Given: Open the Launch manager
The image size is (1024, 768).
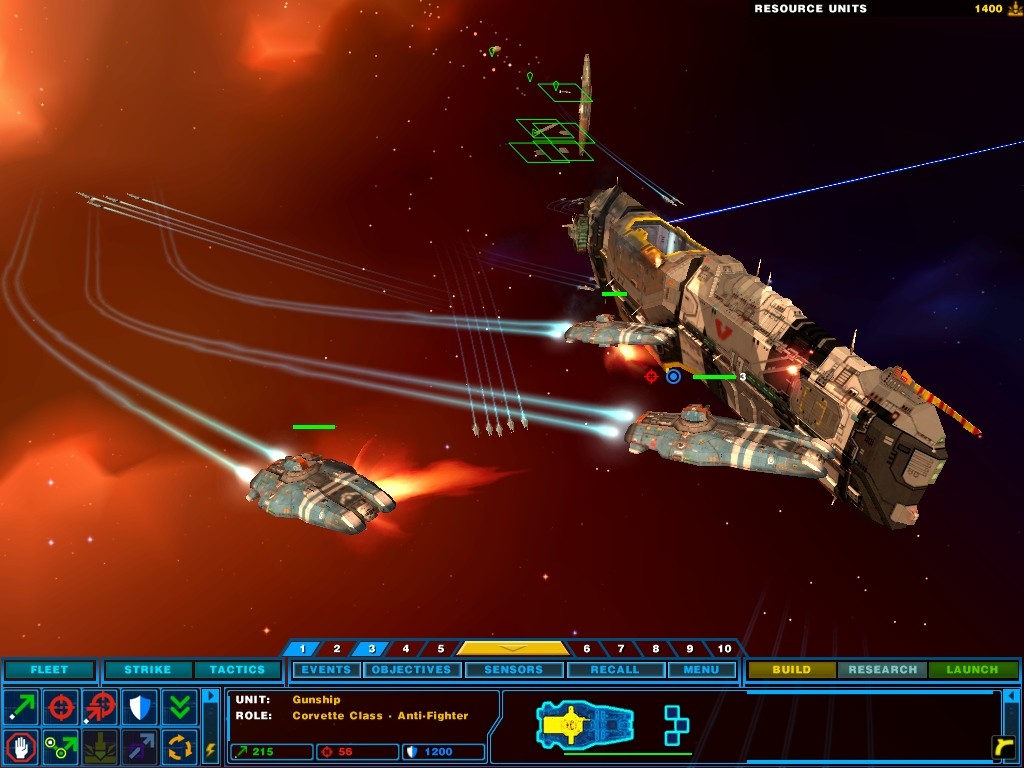Looking at the screenshot, I should (x=972, y=670).
